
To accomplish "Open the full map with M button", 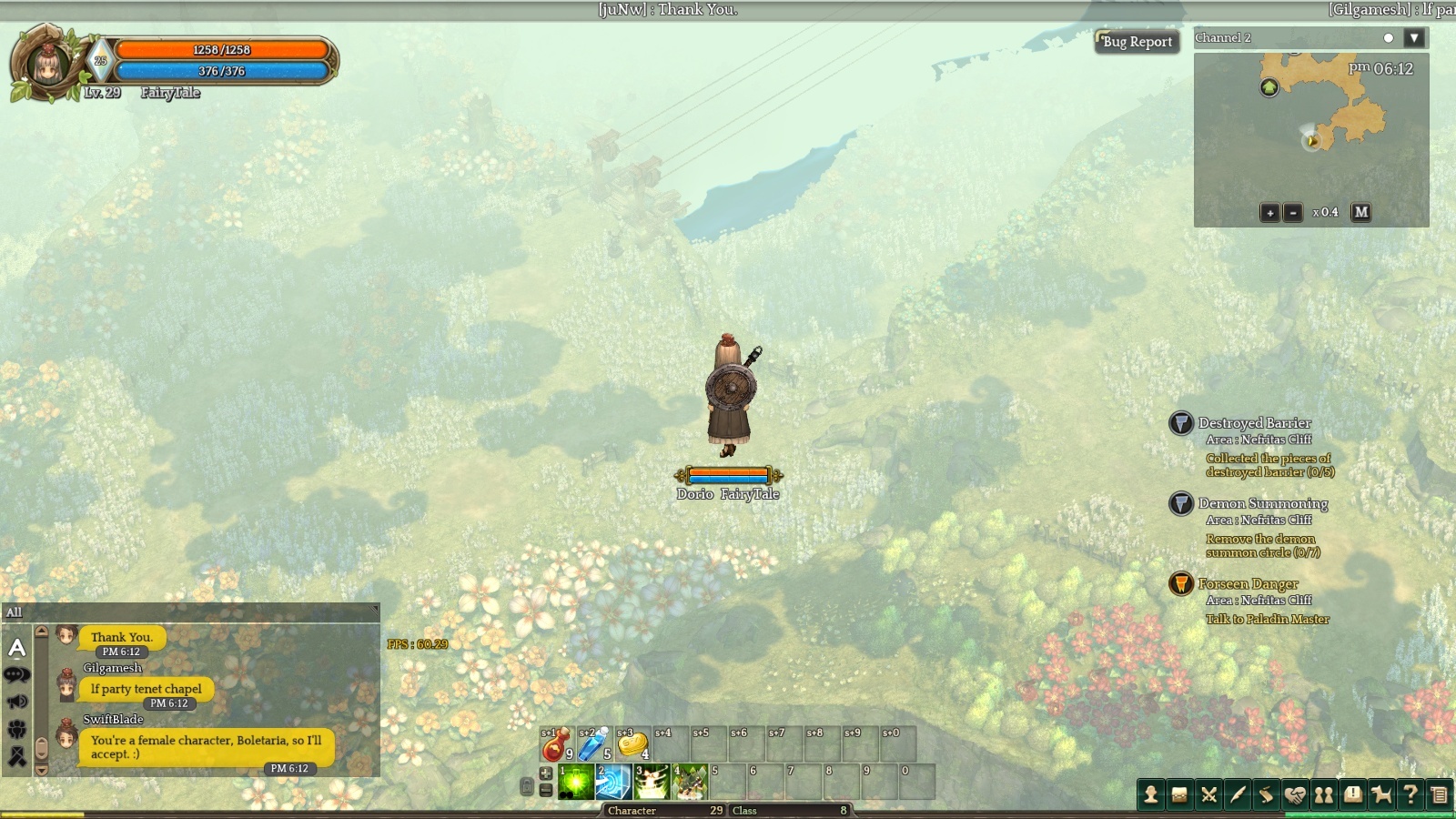I will (1360, 212).
